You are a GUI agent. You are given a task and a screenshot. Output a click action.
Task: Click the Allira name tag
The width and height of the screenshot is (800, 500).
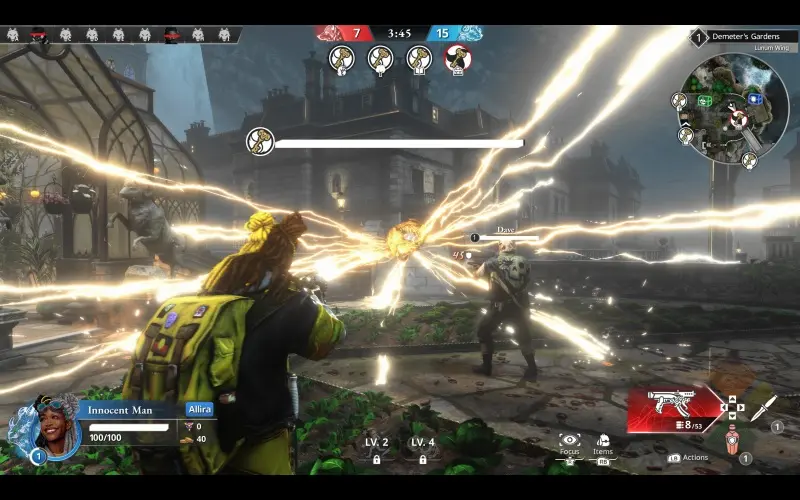[x=200, y=409]
